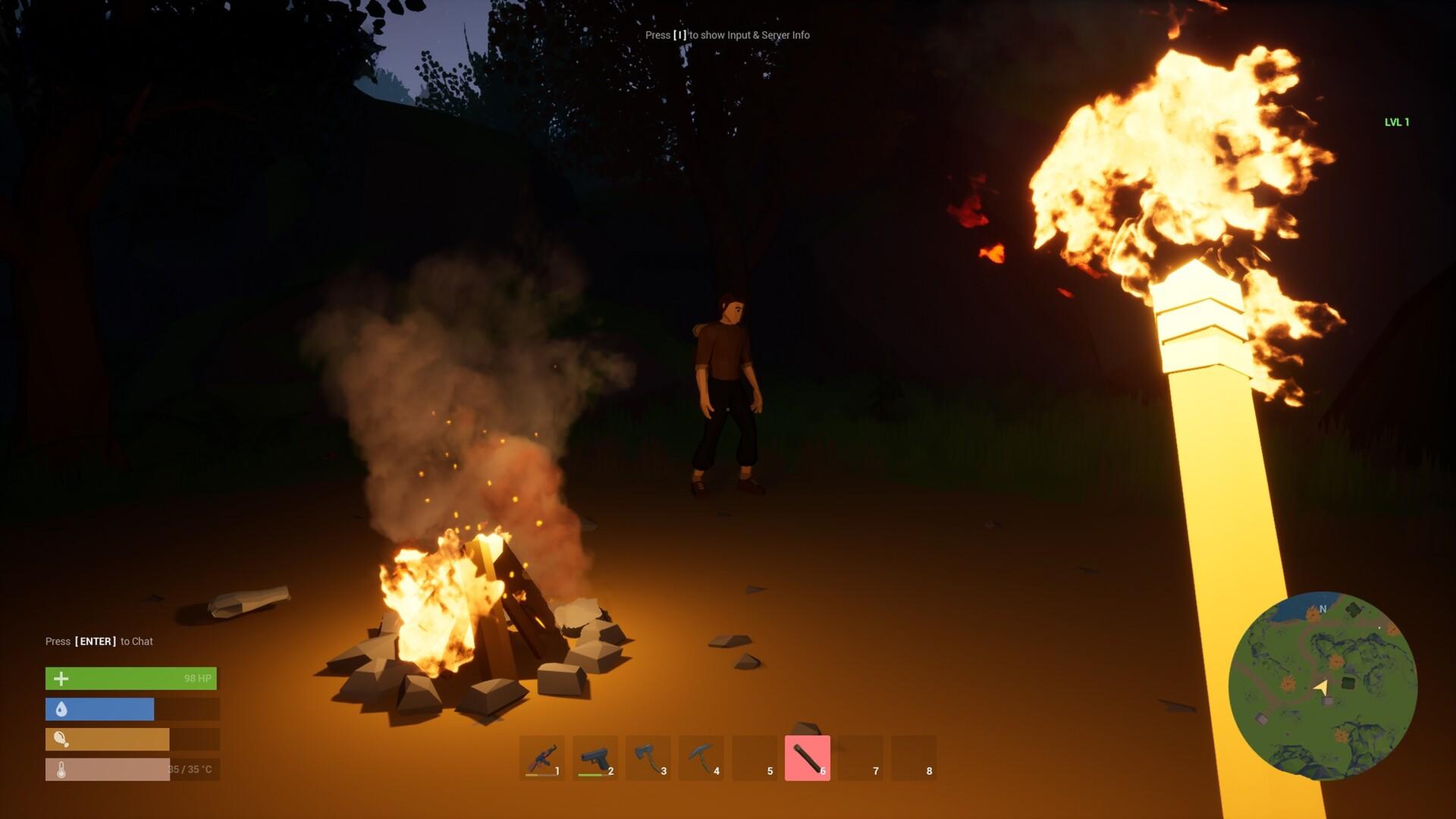Click the green 98 HP health bar
Screen dimensions: 1456x819
point(130,677)
